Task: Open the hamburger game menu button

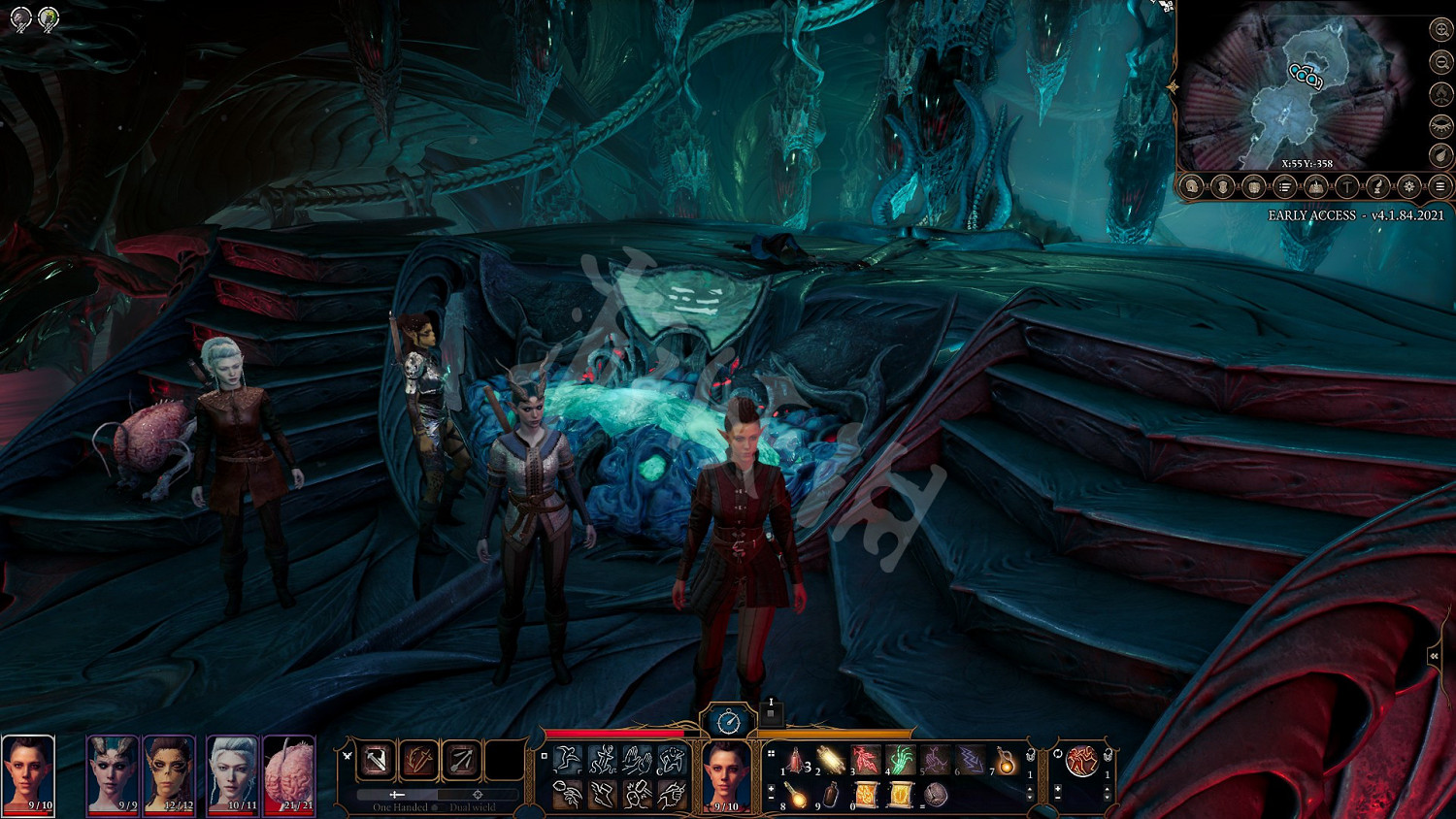Action: [1440, 186]
